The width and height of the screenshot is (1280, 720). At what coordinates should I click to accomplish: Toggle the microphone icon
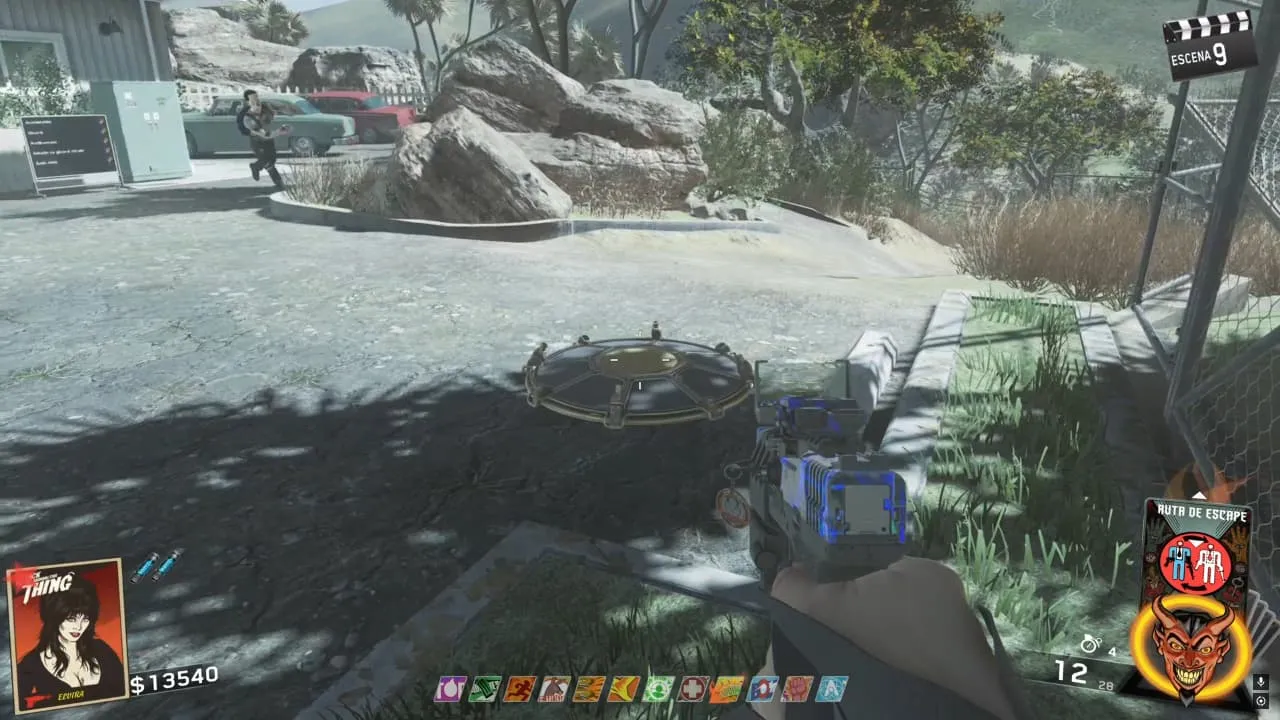pos(1260,682)
